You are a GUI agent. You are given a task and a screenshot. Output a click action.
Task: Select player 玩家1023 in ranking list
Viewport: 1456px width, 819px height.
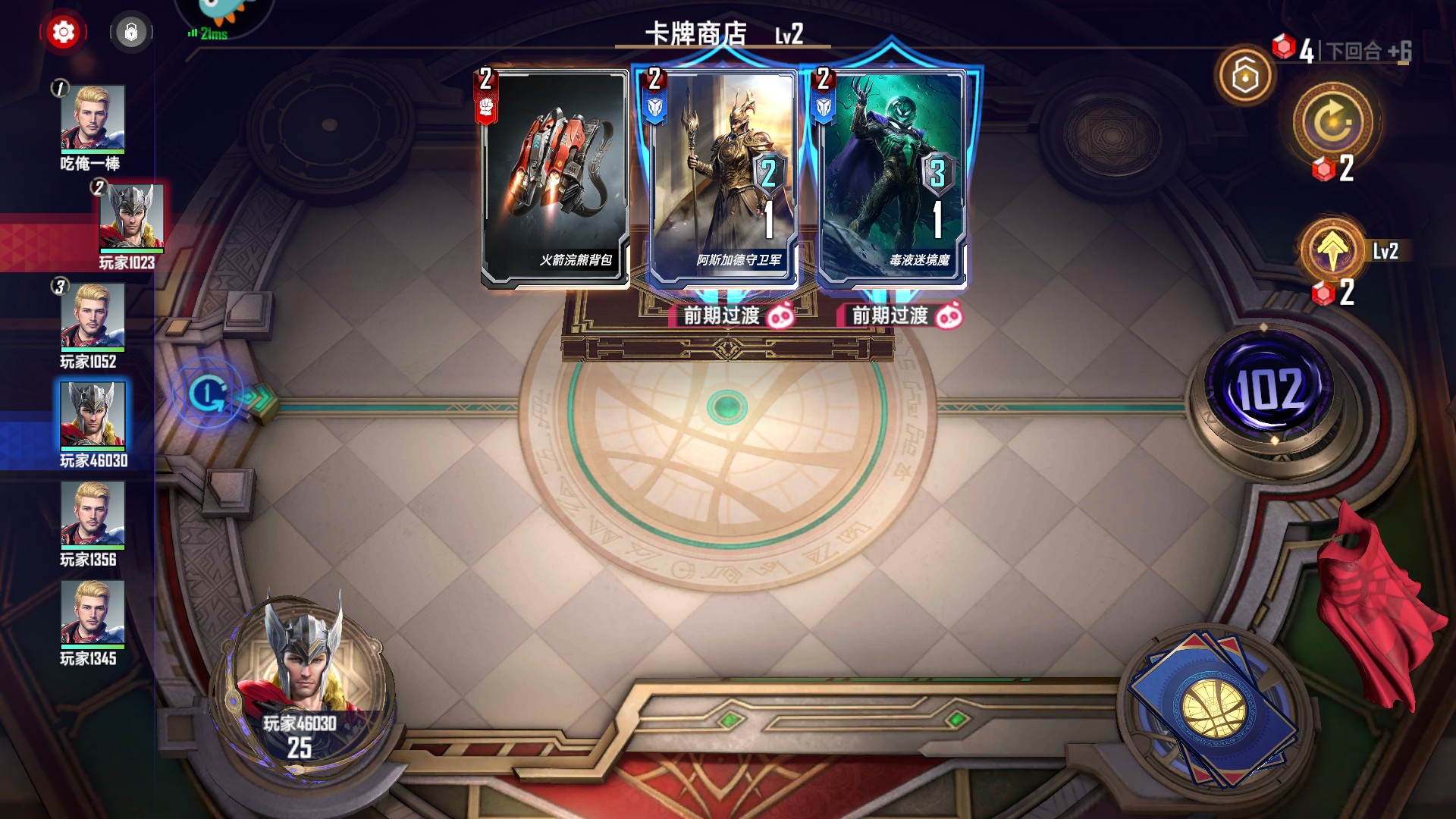coord(131,218)
